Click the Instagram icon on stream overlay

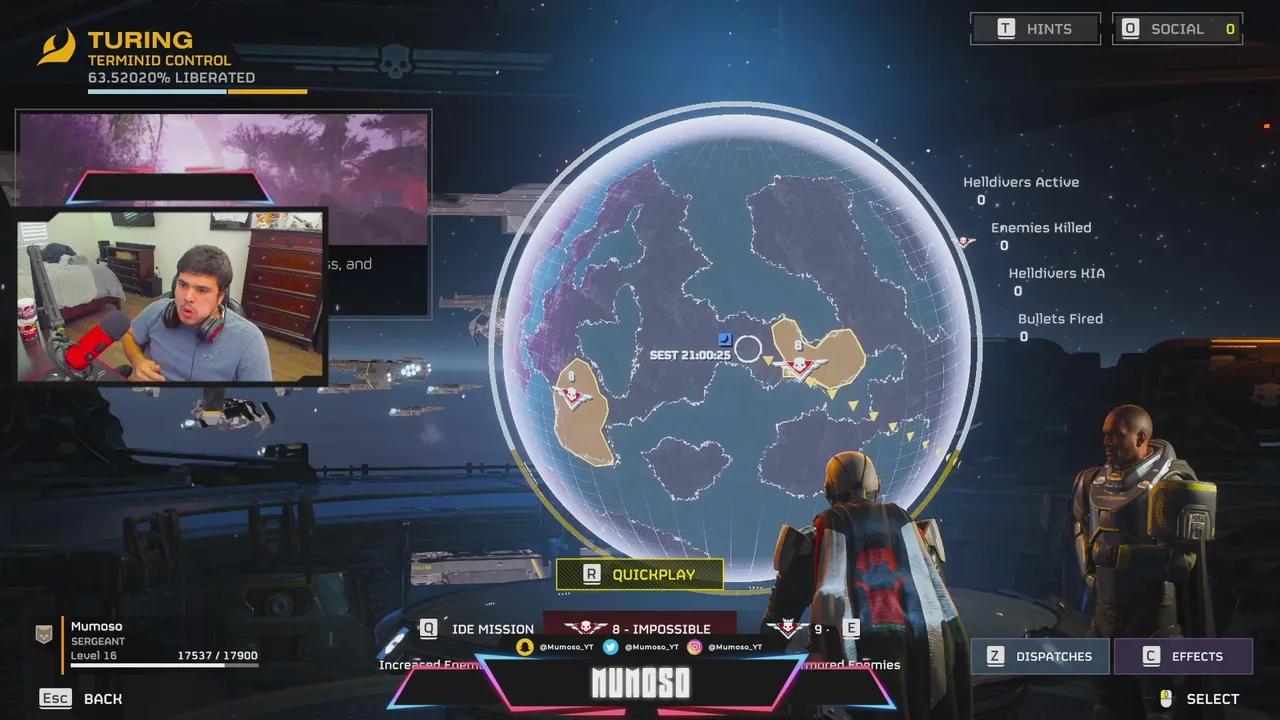(694, 647)
